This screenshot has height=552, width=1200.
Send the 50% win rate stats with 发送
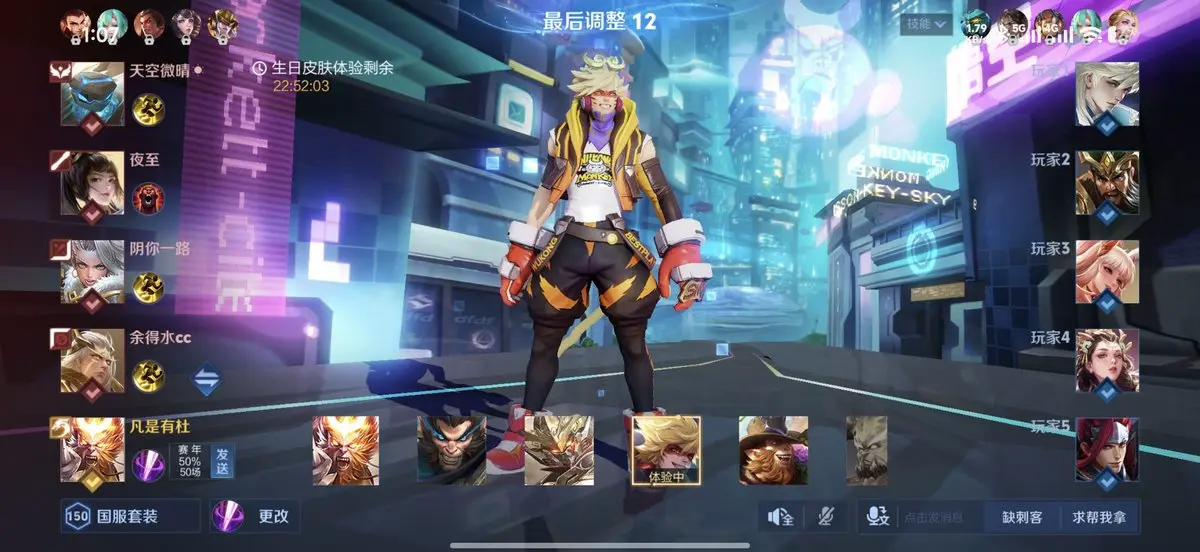222,462
